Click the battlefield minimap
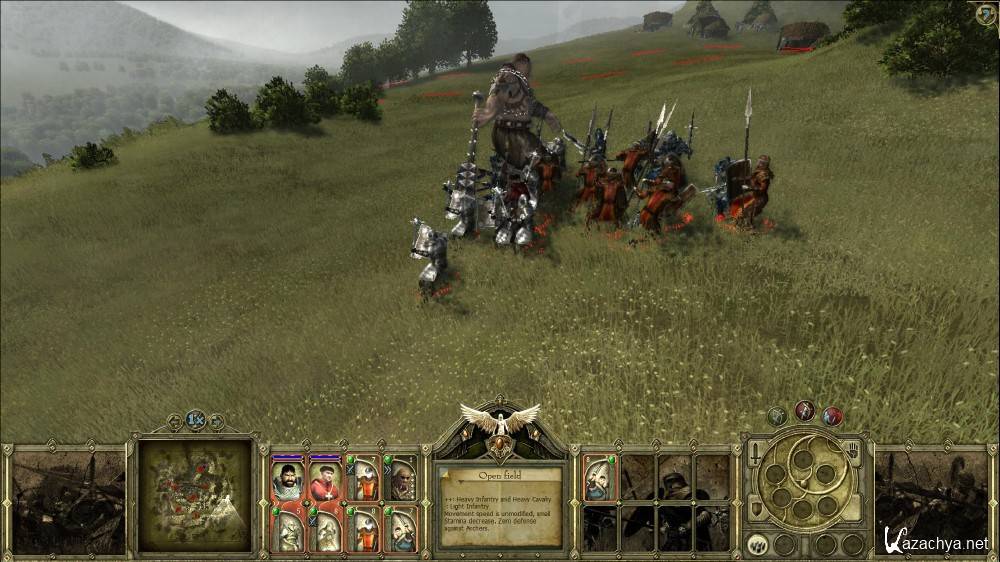Screen dimensions: 1000x562 [x=194, y=494]
